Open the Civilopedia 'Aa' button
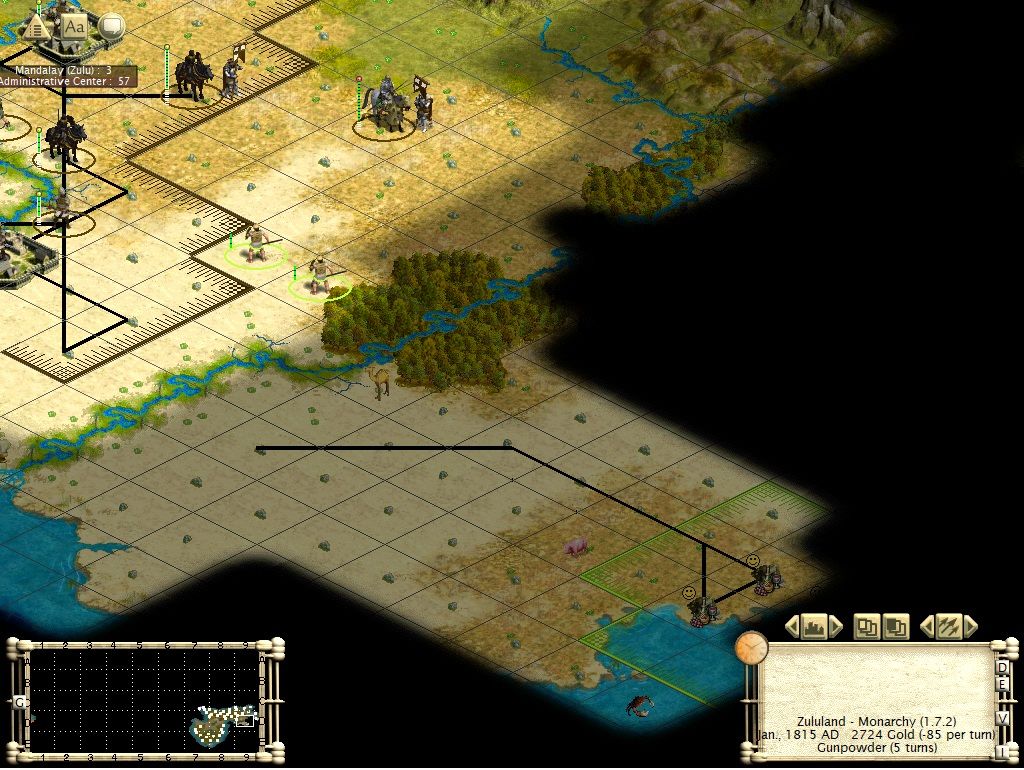Screen dimensions: 1024x770 point(74,27)
